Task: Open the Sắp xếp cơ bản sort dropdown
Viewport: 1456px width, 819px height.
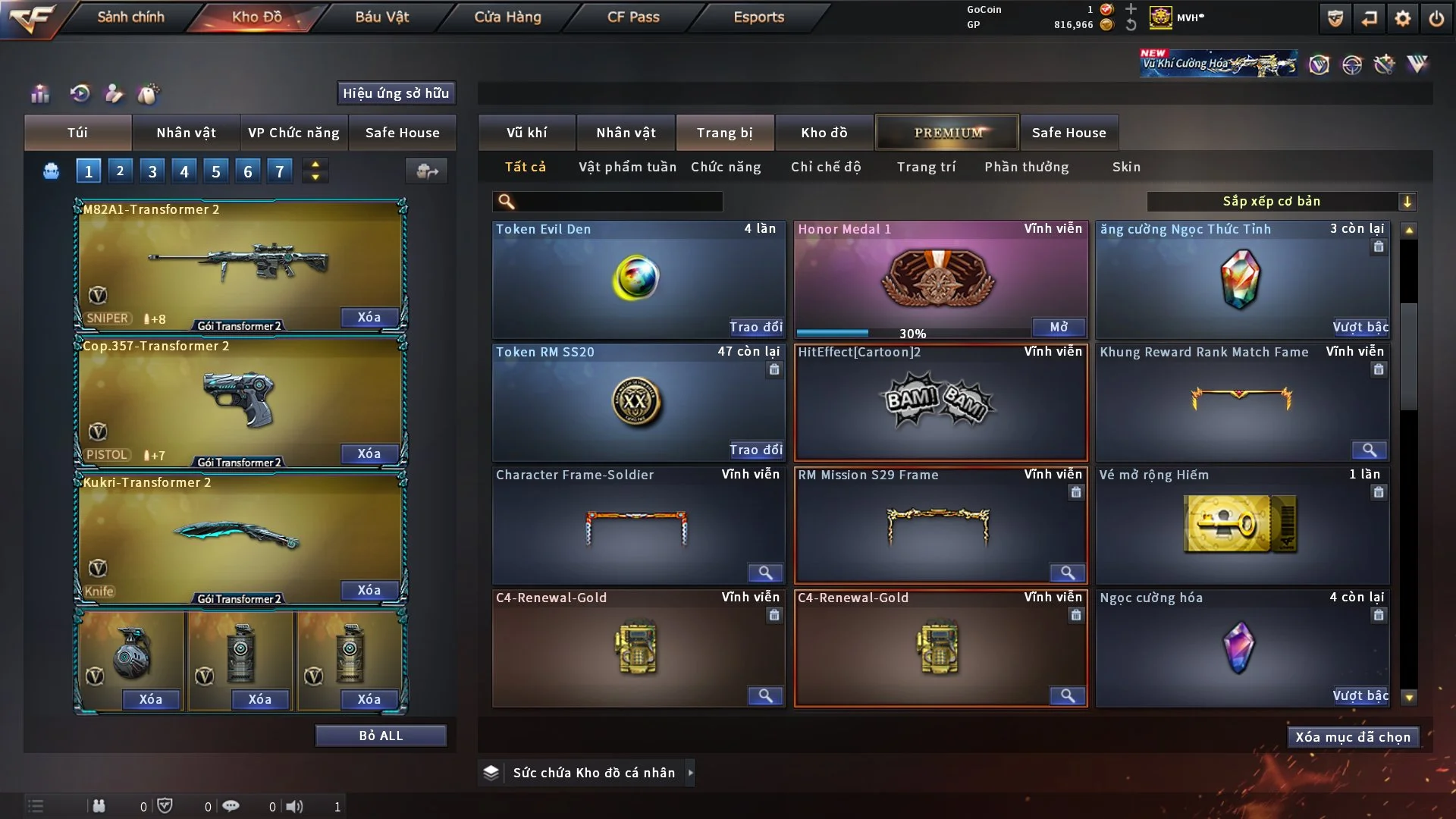Action: pos(1280,202)
